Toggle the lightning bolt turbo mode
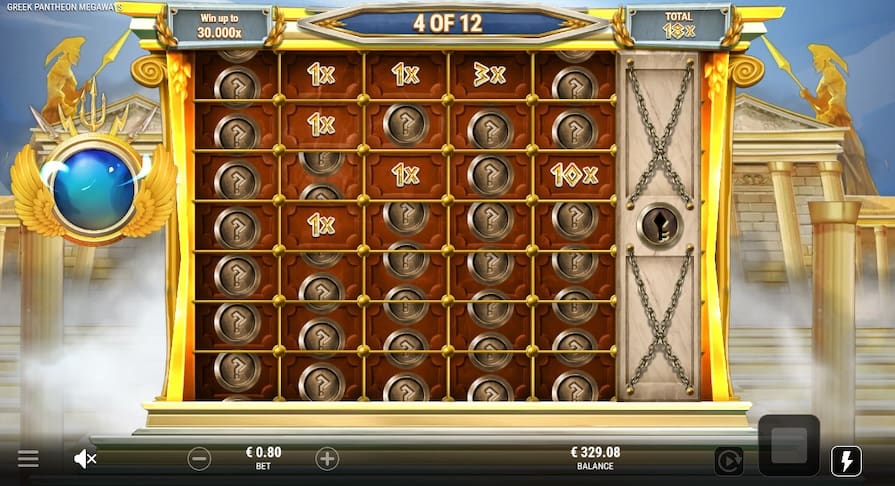895x486 pixels. [x=846, y=460]
